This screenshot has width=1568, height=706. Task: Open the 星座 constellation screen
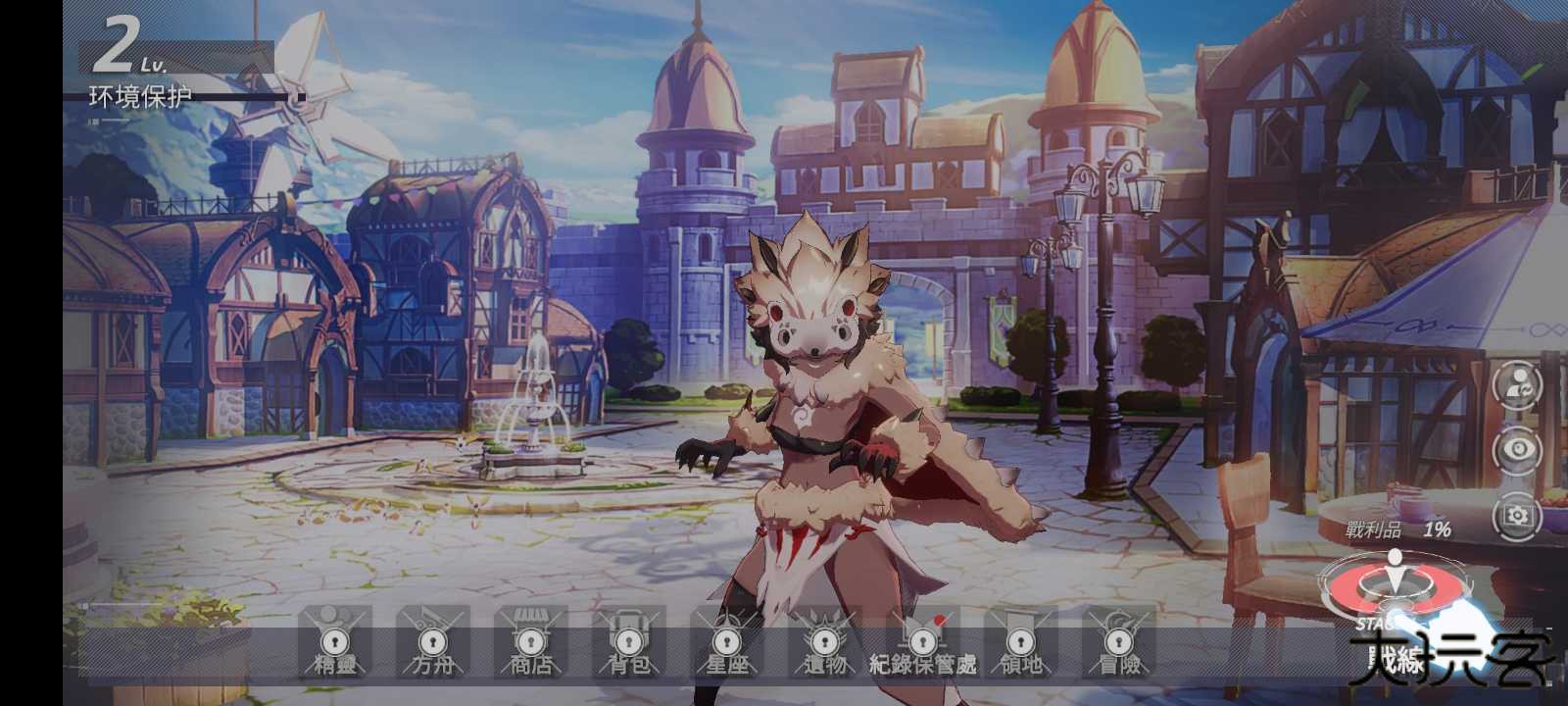pos(727,650)
